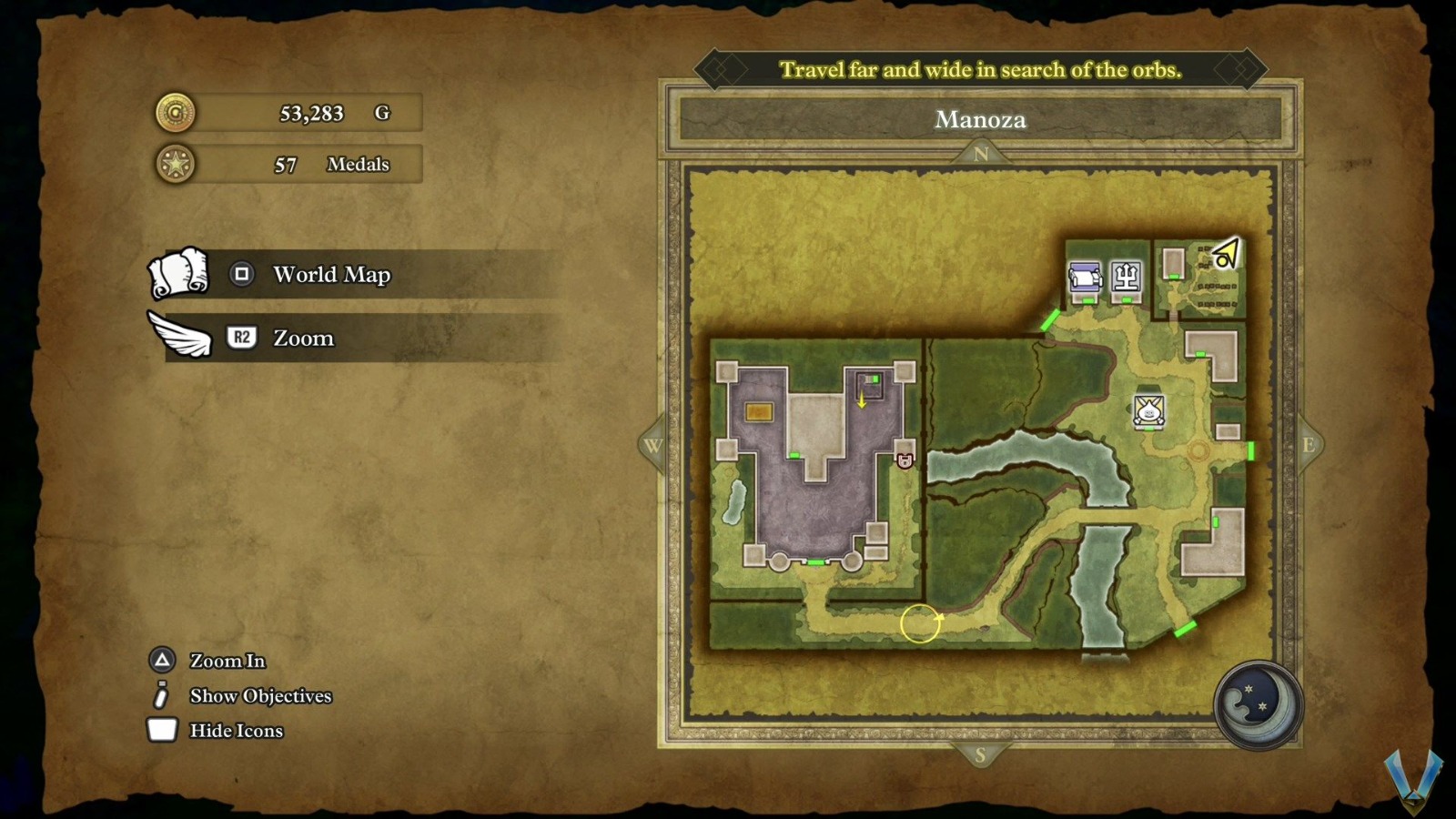Click the night moon time indicator
1456x819 pixels.
tap(1259, 705)
